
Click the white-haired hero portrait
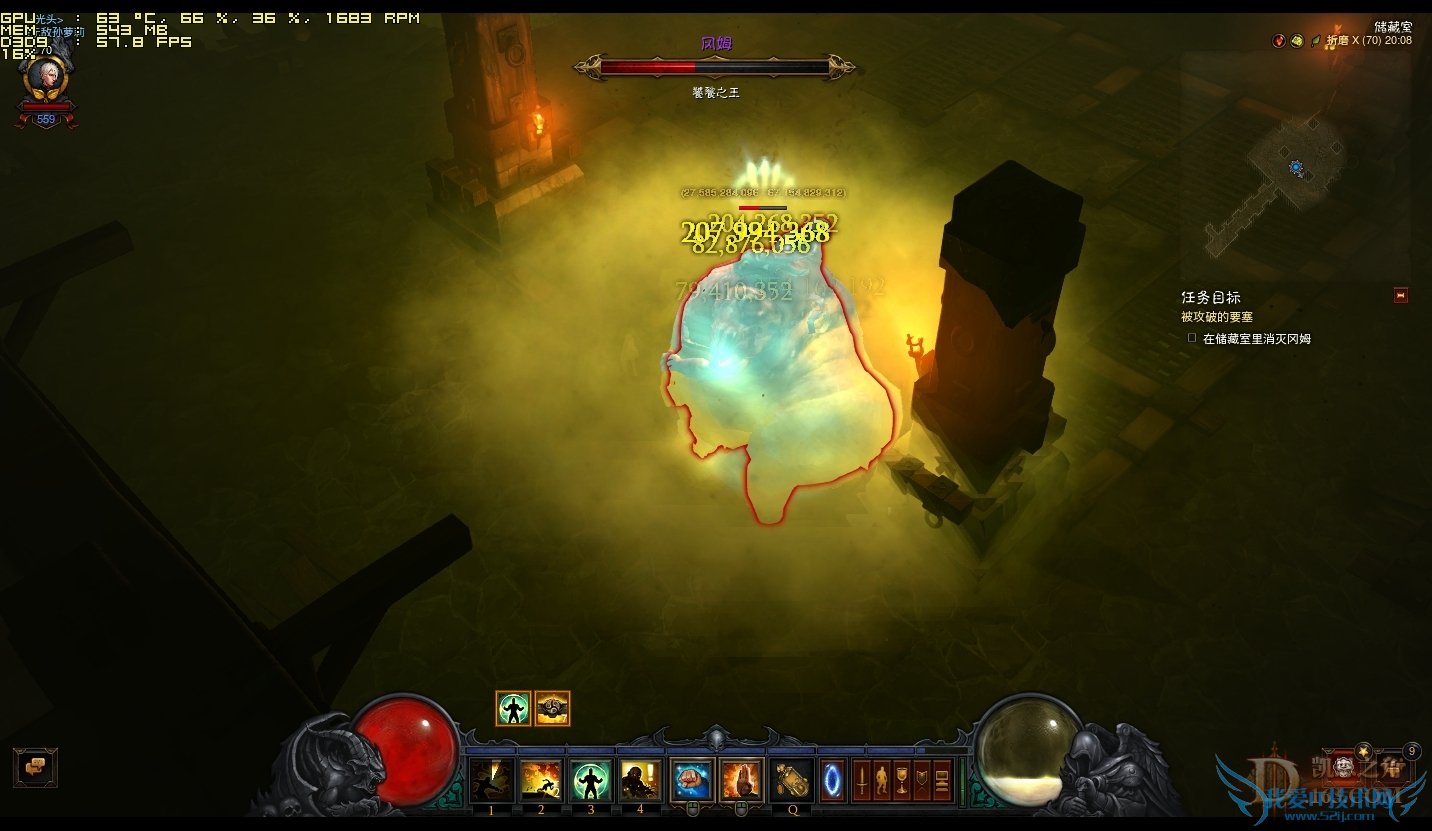(x=46, y=77)
